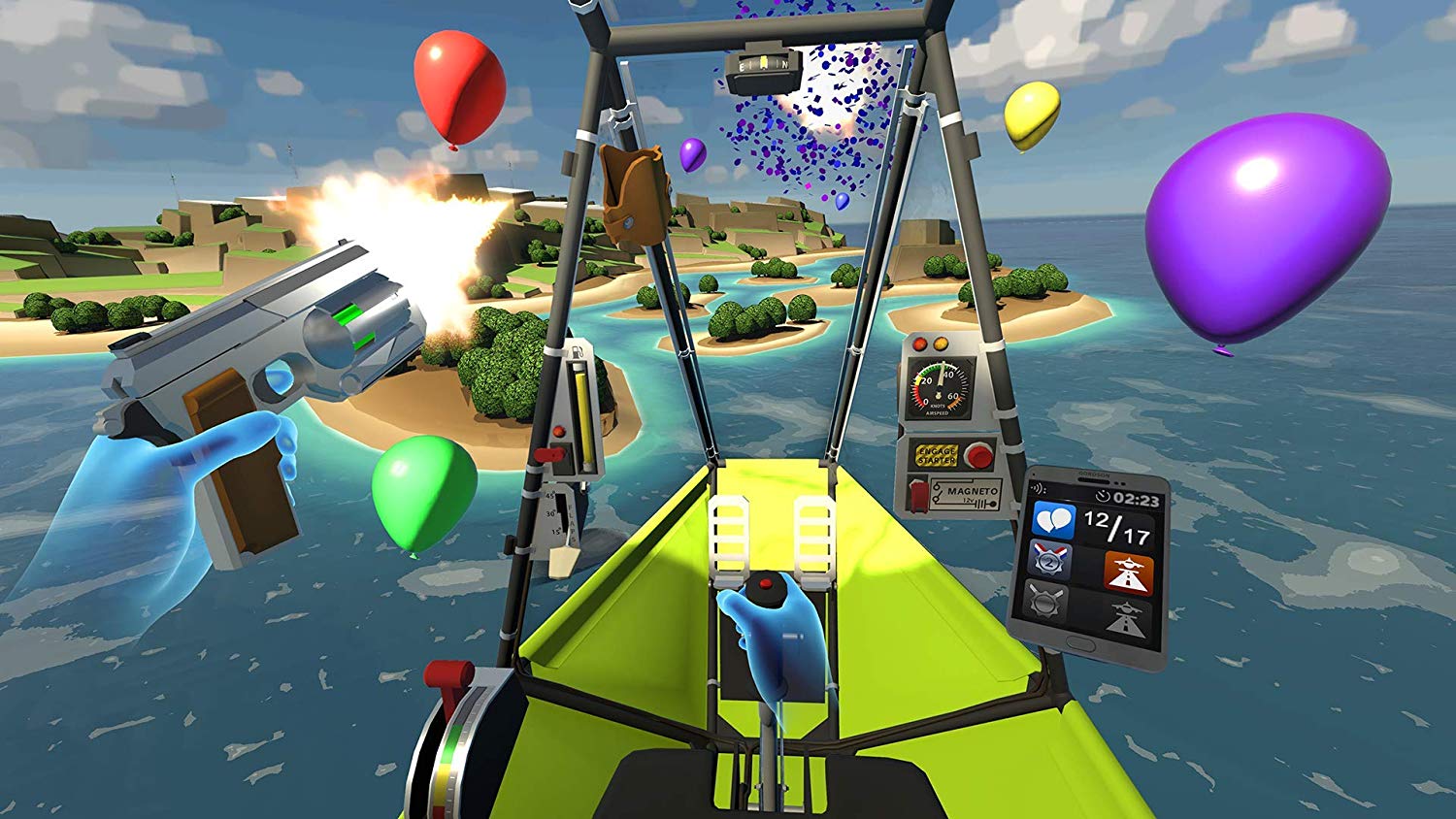Tap the stopwatch icon beside the 02:23 timer
The height and width of the screenshot is (819, 1456).
coord(1101,497)
